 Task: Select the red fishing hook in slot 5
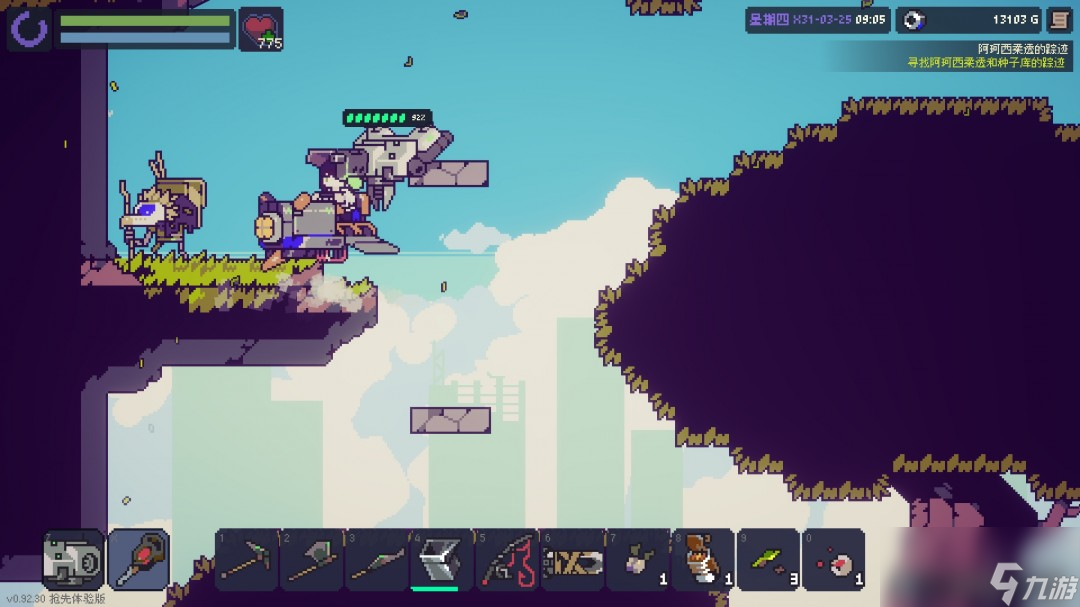coord(506,560)
